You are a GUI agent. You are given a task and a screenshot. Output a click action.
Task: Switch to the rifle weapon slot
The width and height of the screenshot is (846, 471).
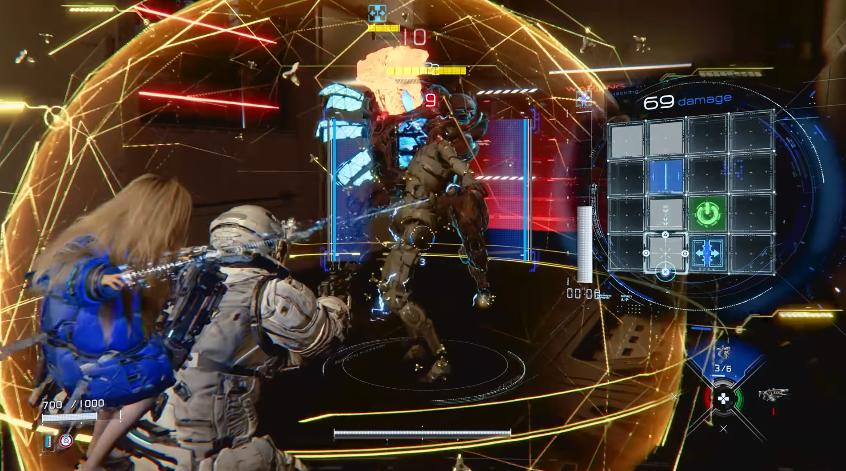click(773, 395)
